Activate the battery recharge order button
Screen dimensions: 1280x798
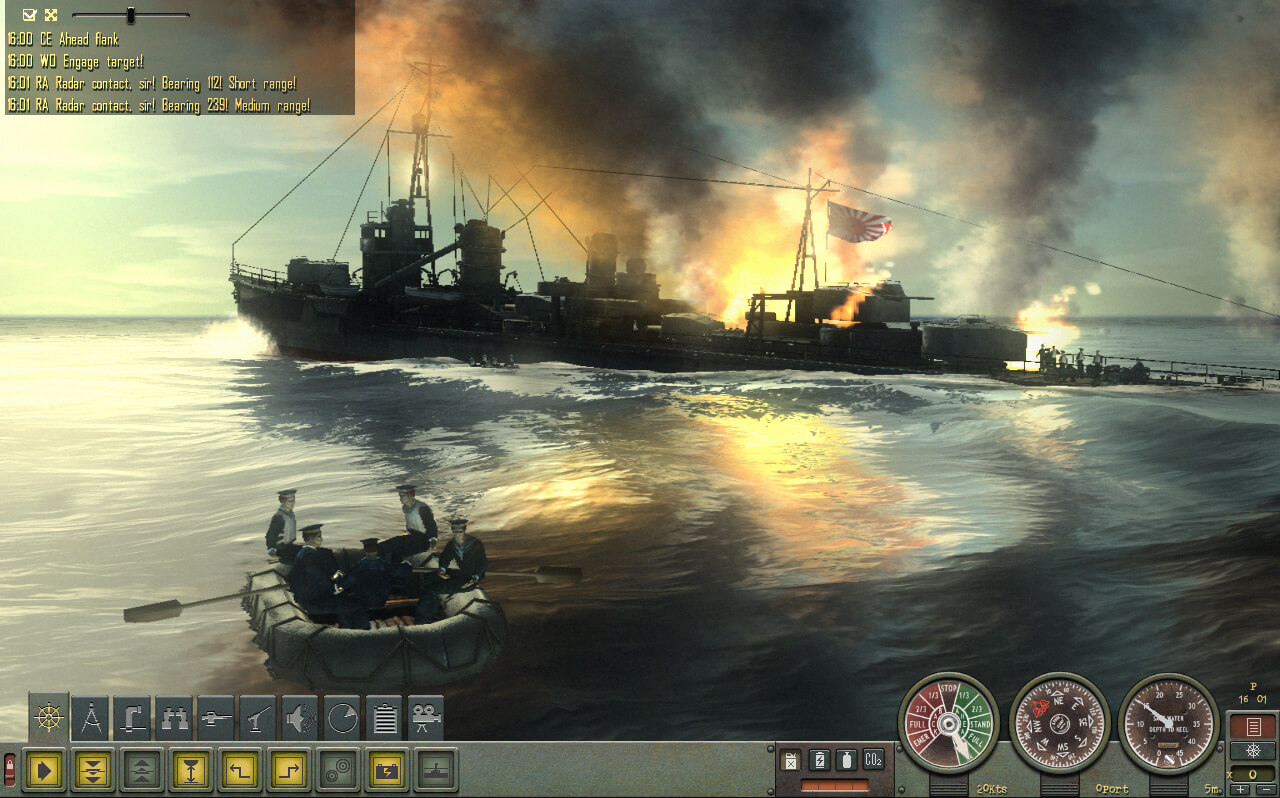(x=386, y=770)
